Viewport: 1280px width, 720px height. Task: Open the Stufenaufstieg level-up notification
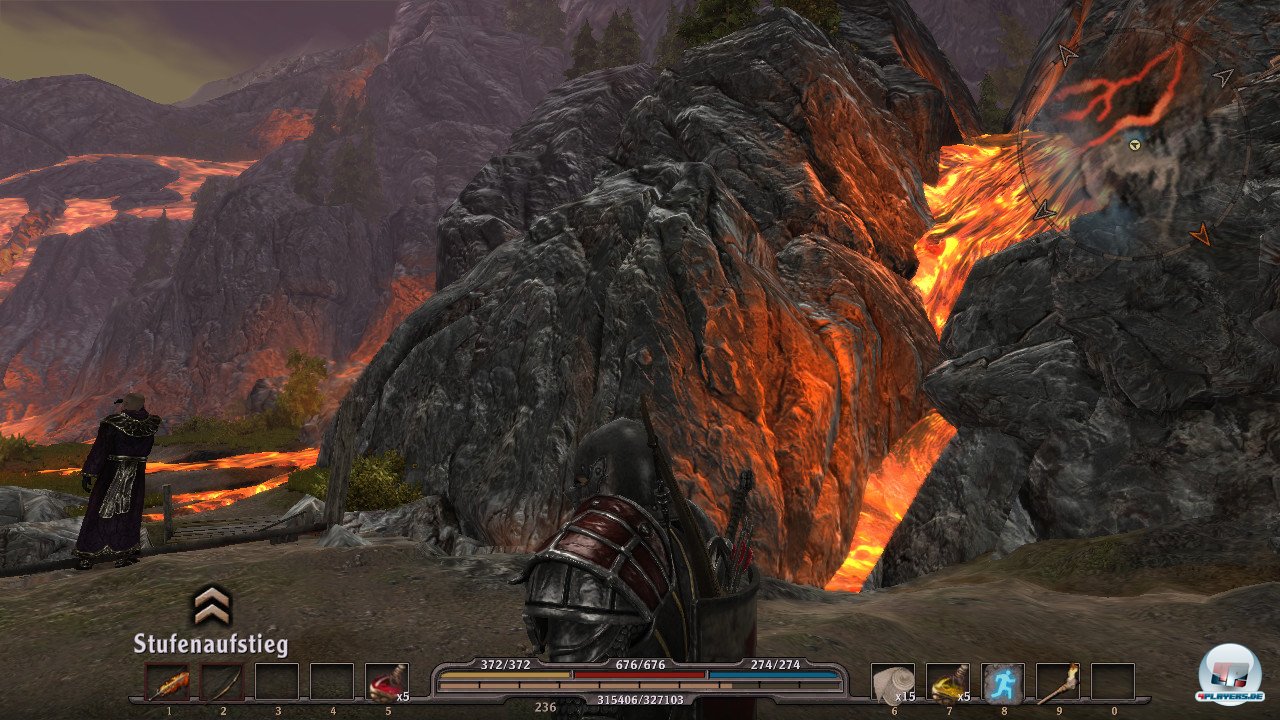211,621
